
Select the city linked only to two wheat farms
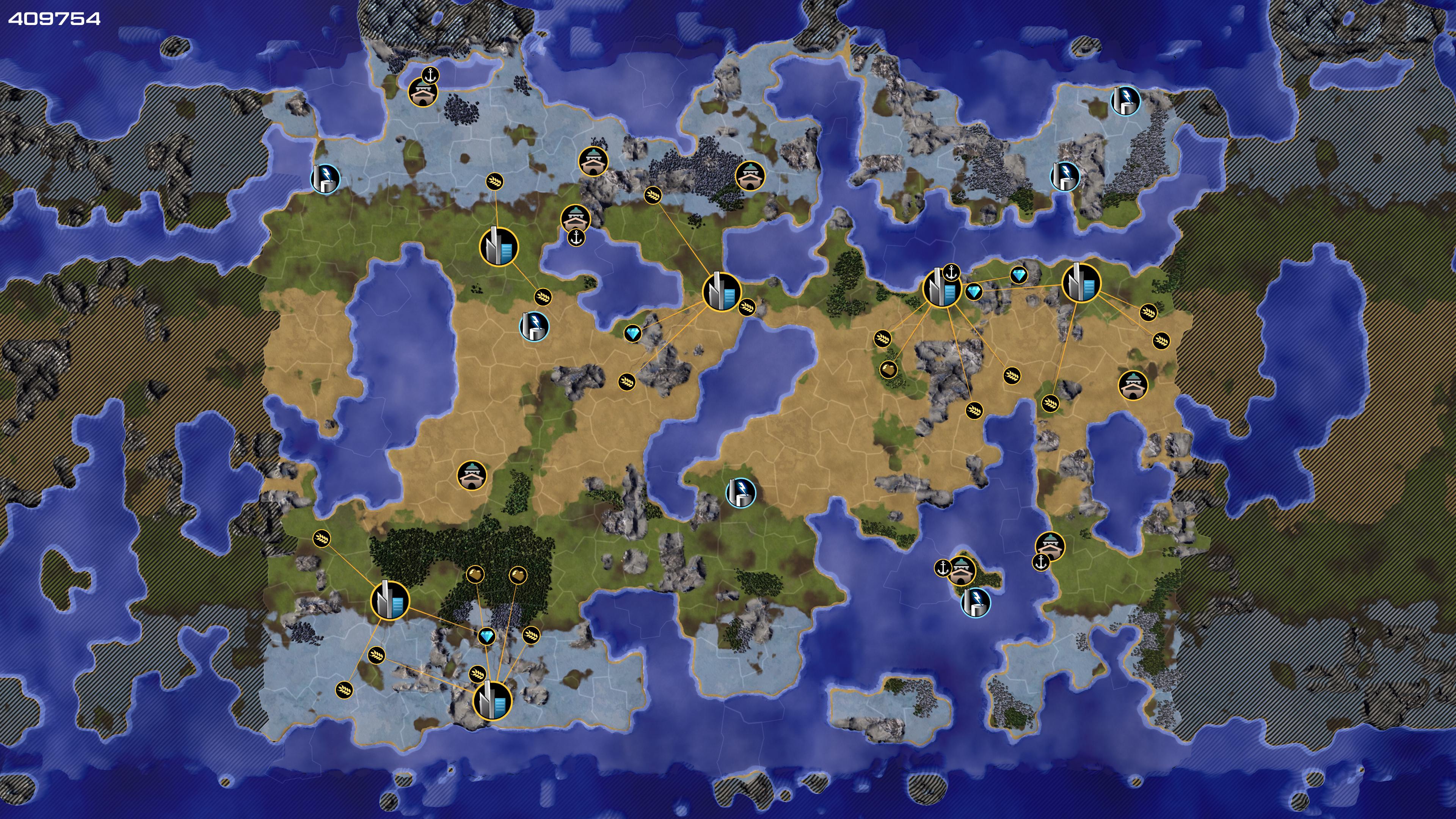499,246
